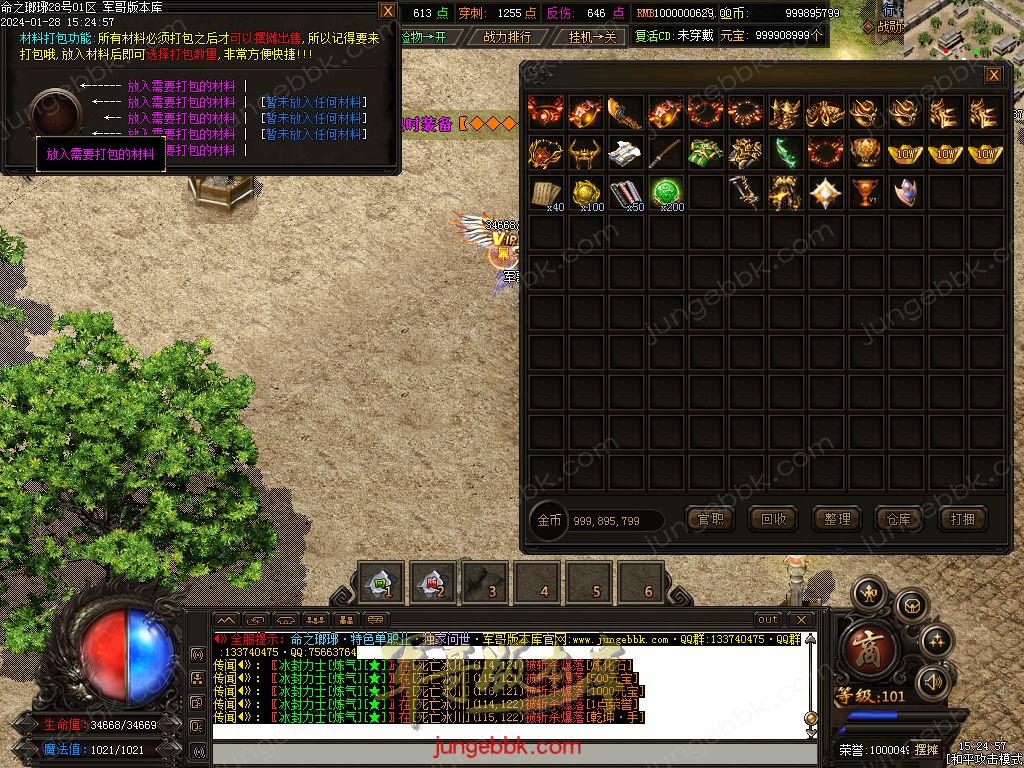
Task: Choose the green armor item in bag
Action: coord(706,152)
